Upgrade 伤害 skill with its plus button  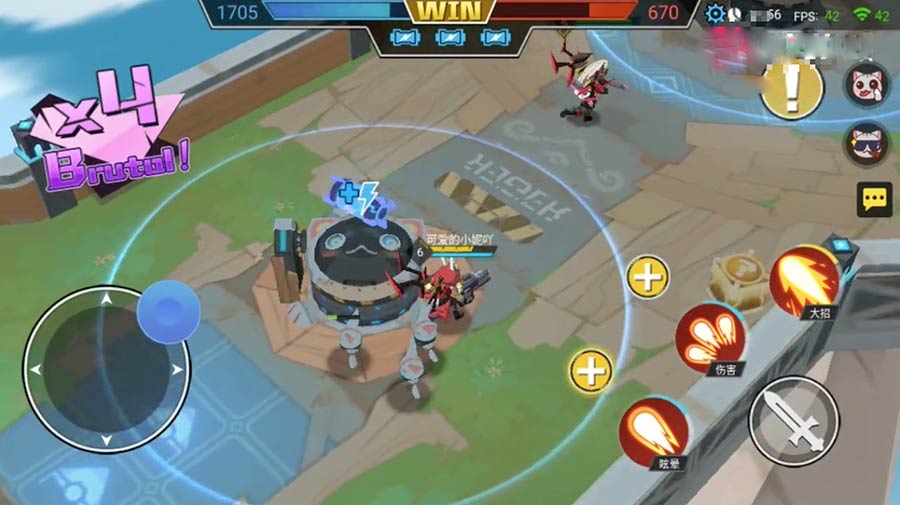(648, 276)
